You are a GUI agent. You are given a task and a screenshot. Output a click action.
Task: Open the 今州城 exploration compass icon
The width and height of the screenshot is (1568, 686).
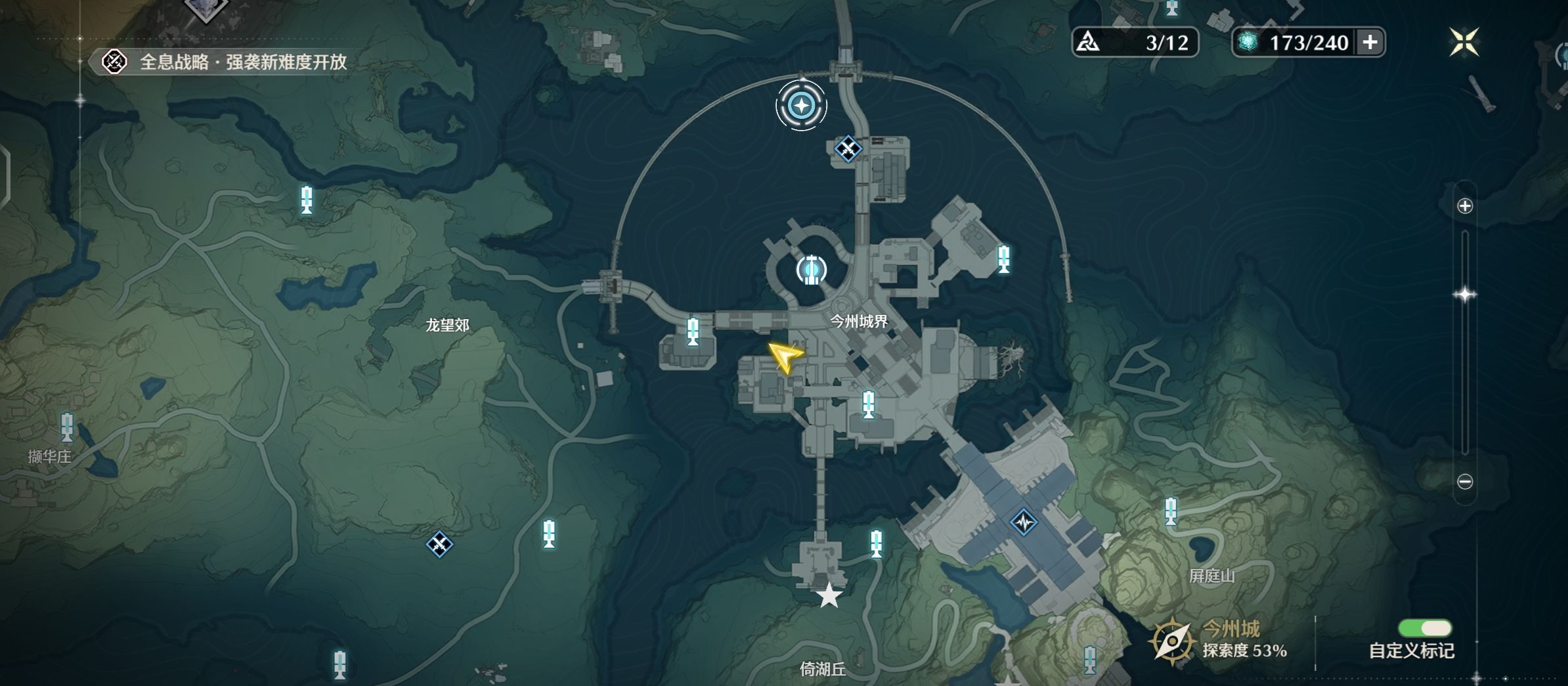pyautogui.click(x=1171, y=641)
